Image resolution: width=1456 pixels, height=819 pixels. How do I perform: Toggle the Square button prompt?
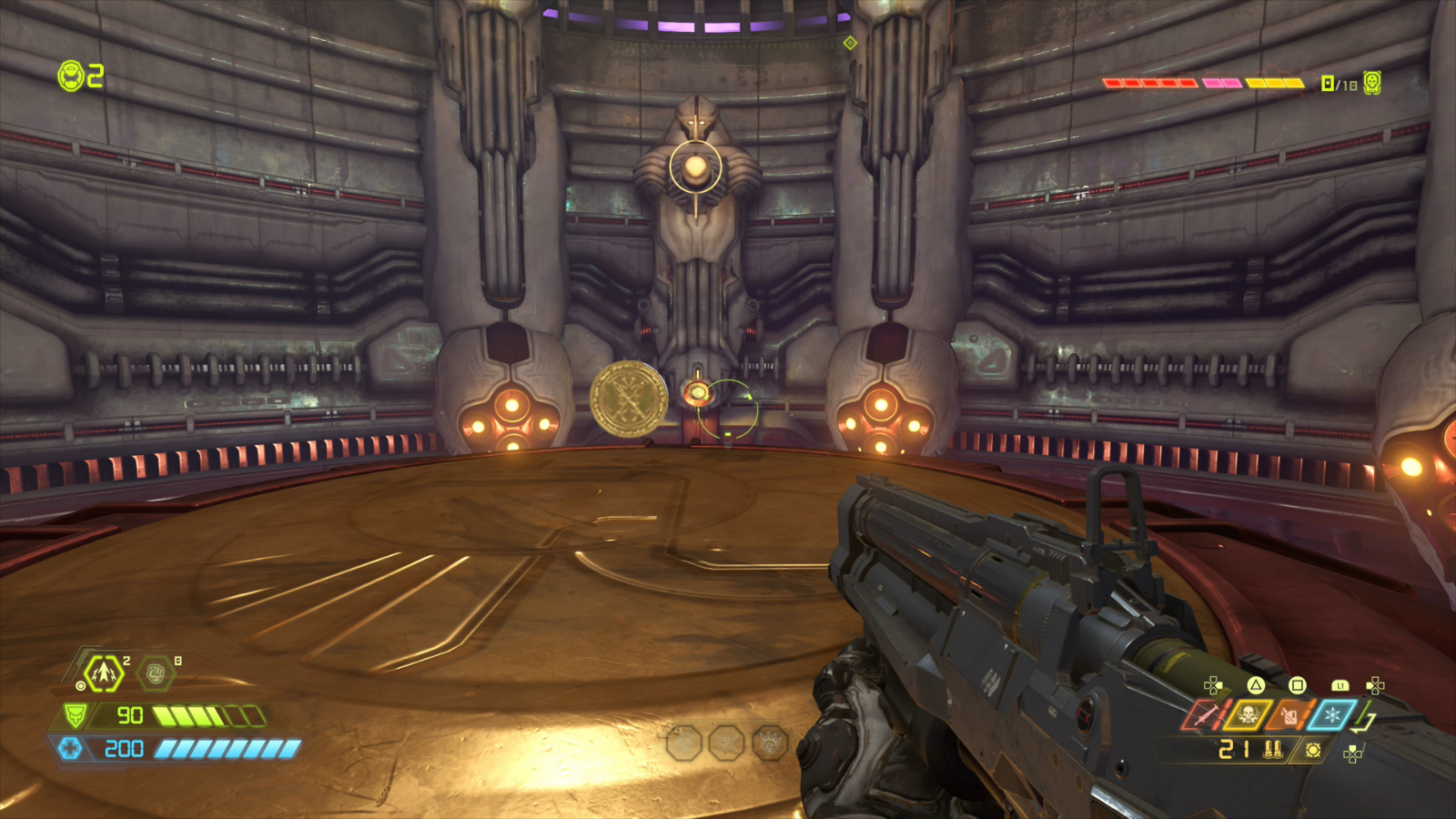(1298, 684)
